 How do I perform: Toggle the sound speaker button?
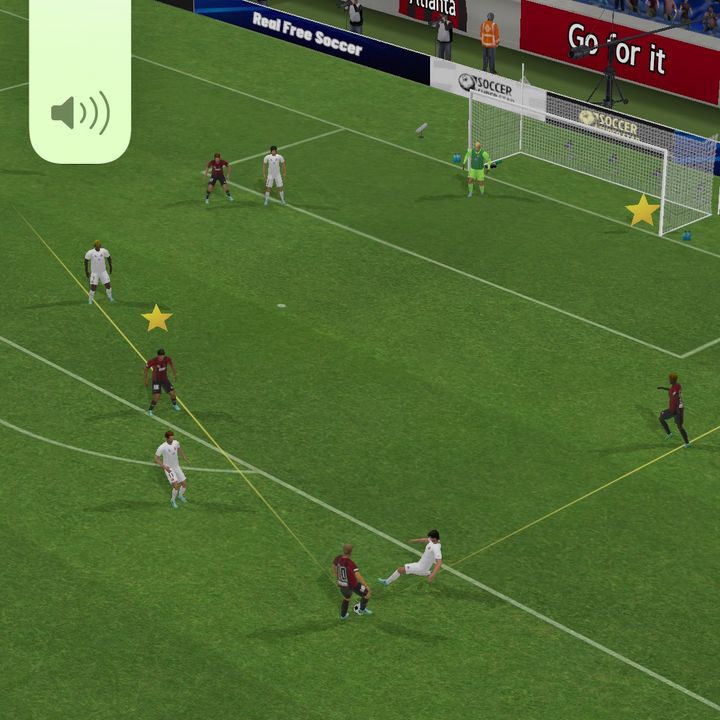point(80,112)
